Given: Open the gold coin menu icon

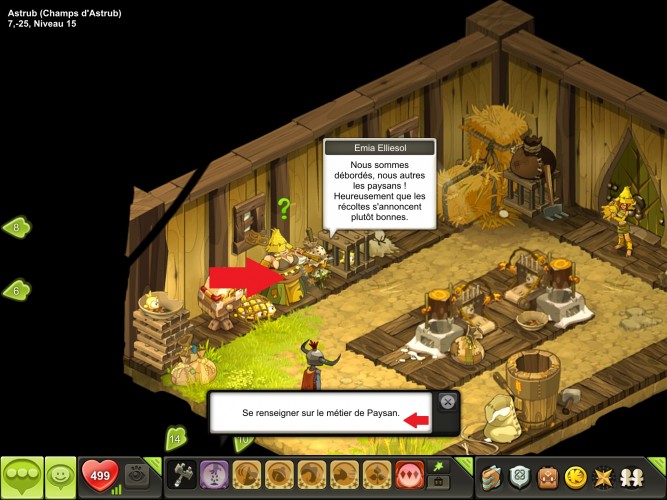Looking at the screenshot, I should pos(575,475).
